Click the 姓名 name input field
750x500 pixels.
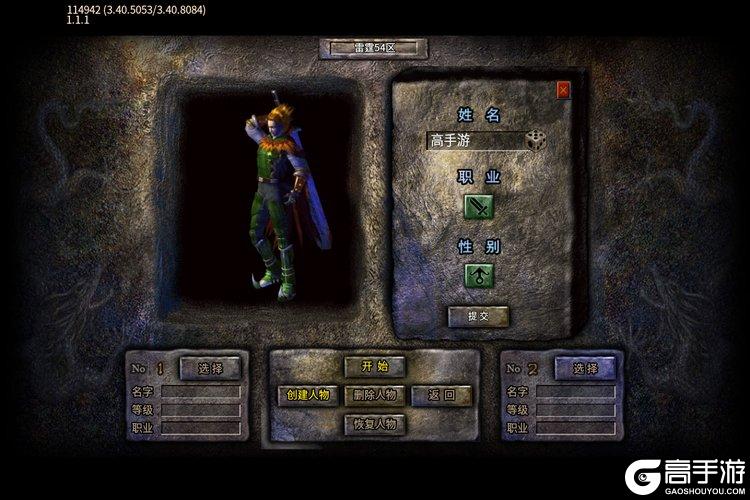click(x=472, y=141)
